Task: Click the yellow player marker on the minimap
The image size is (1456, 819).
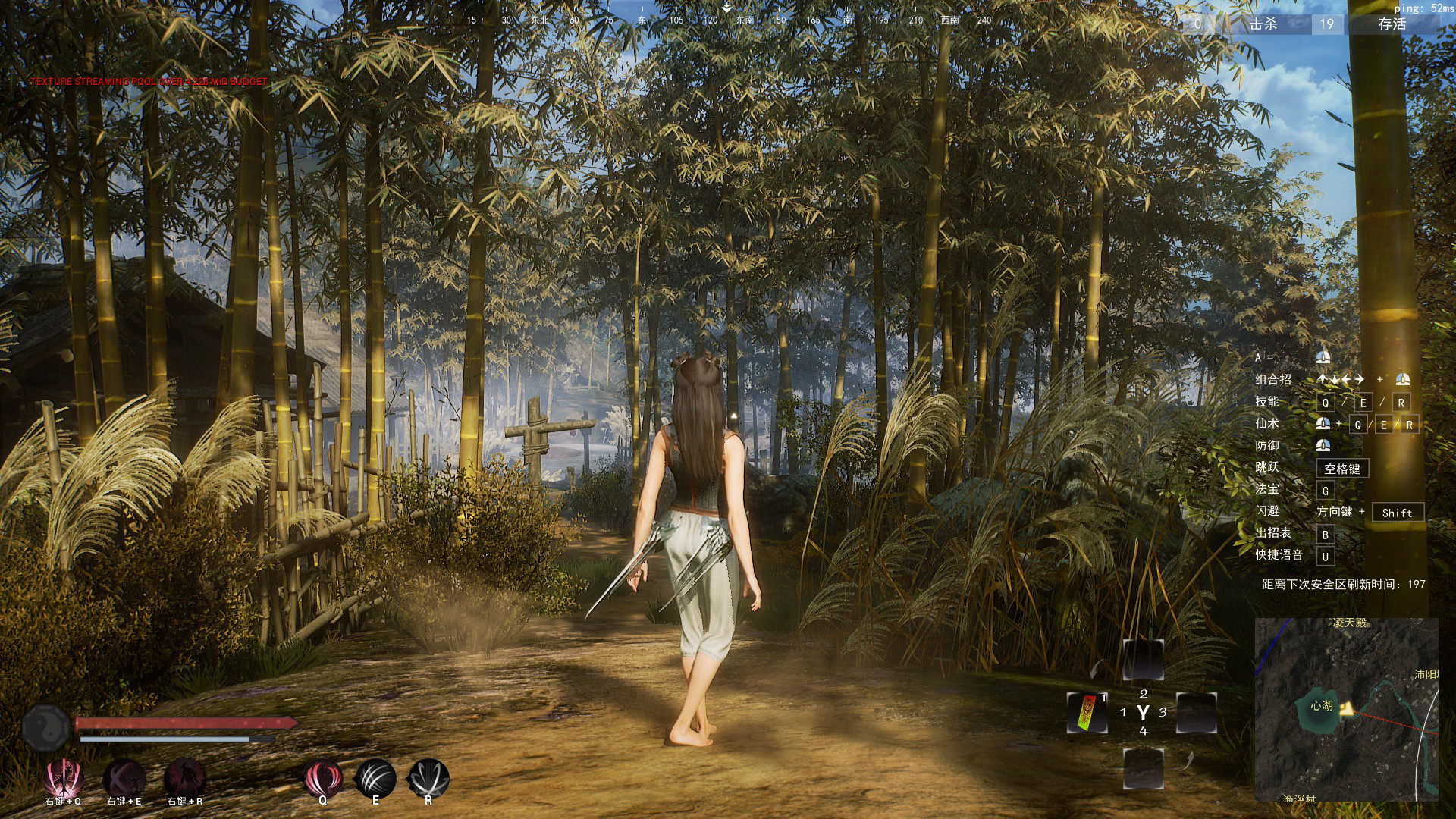Action: tap(1348, 709)
